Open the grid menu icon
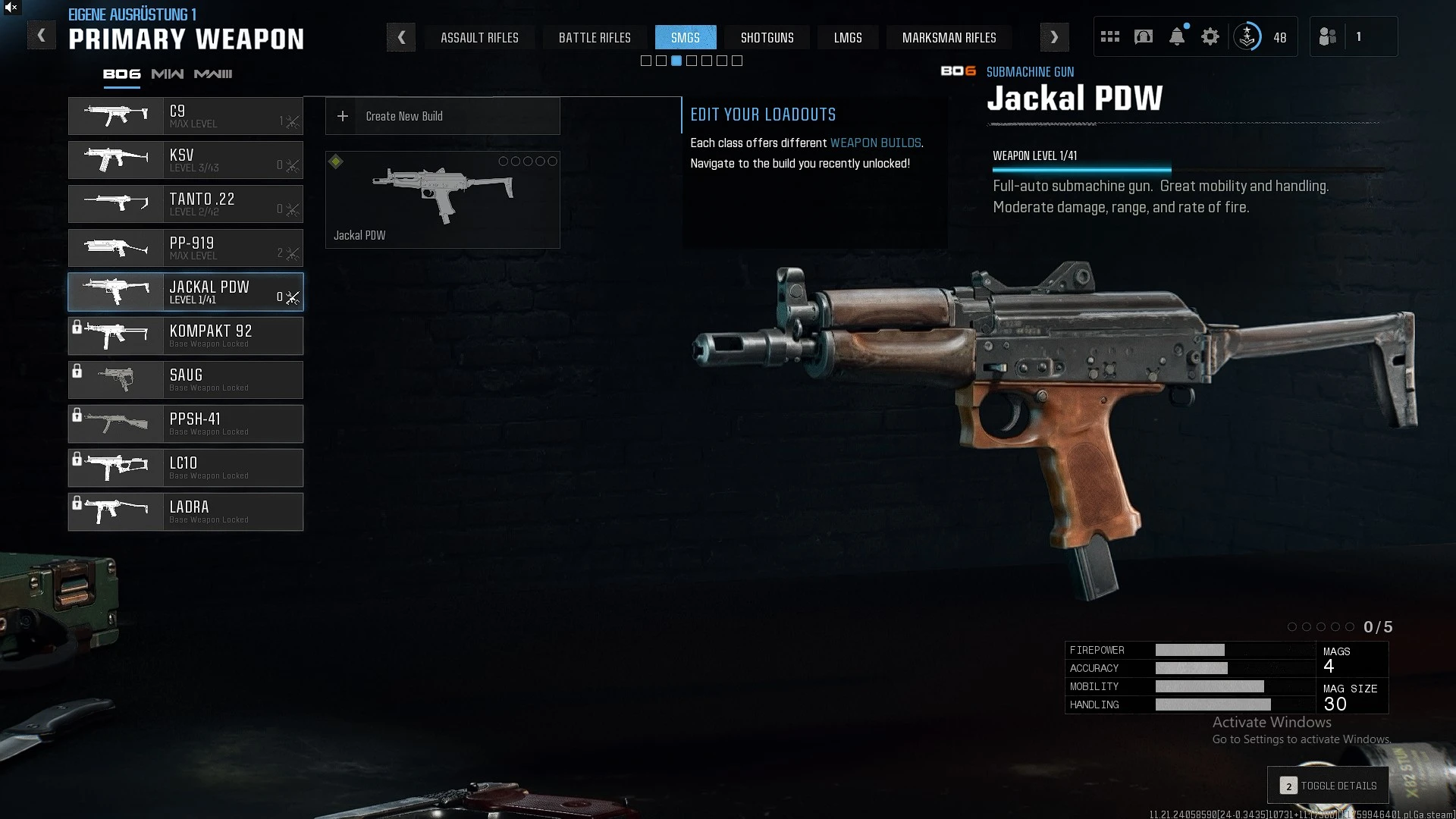 point(1110,36)
